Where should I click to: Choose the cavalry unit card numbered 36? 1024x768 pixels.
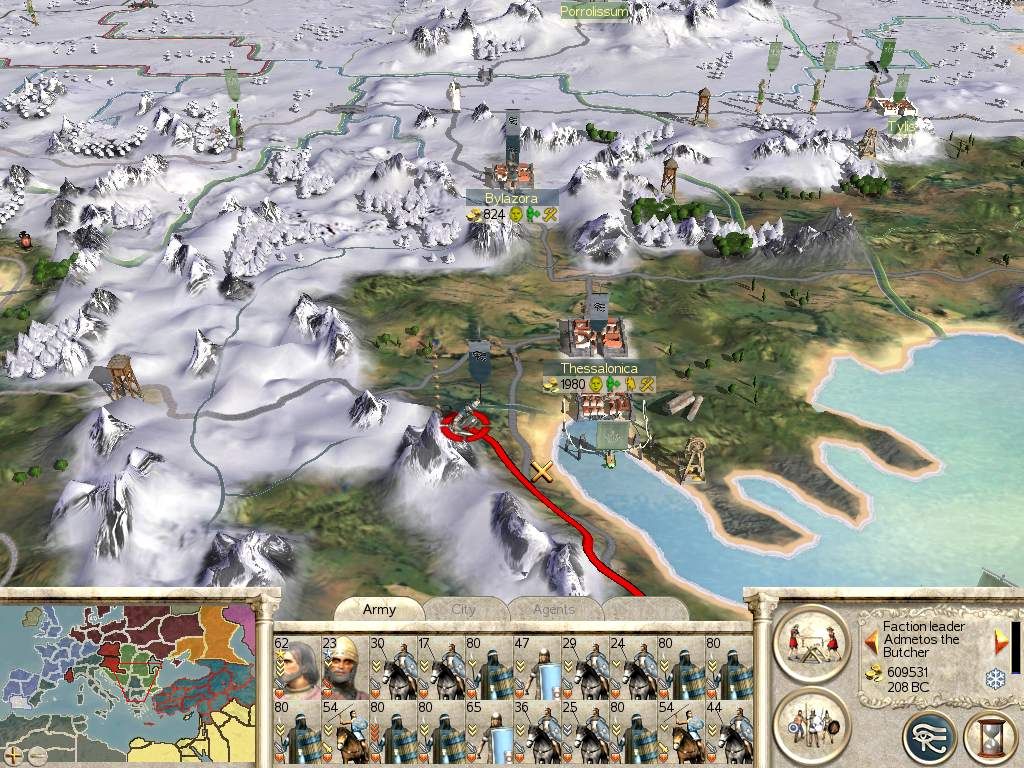click(537, 733)
